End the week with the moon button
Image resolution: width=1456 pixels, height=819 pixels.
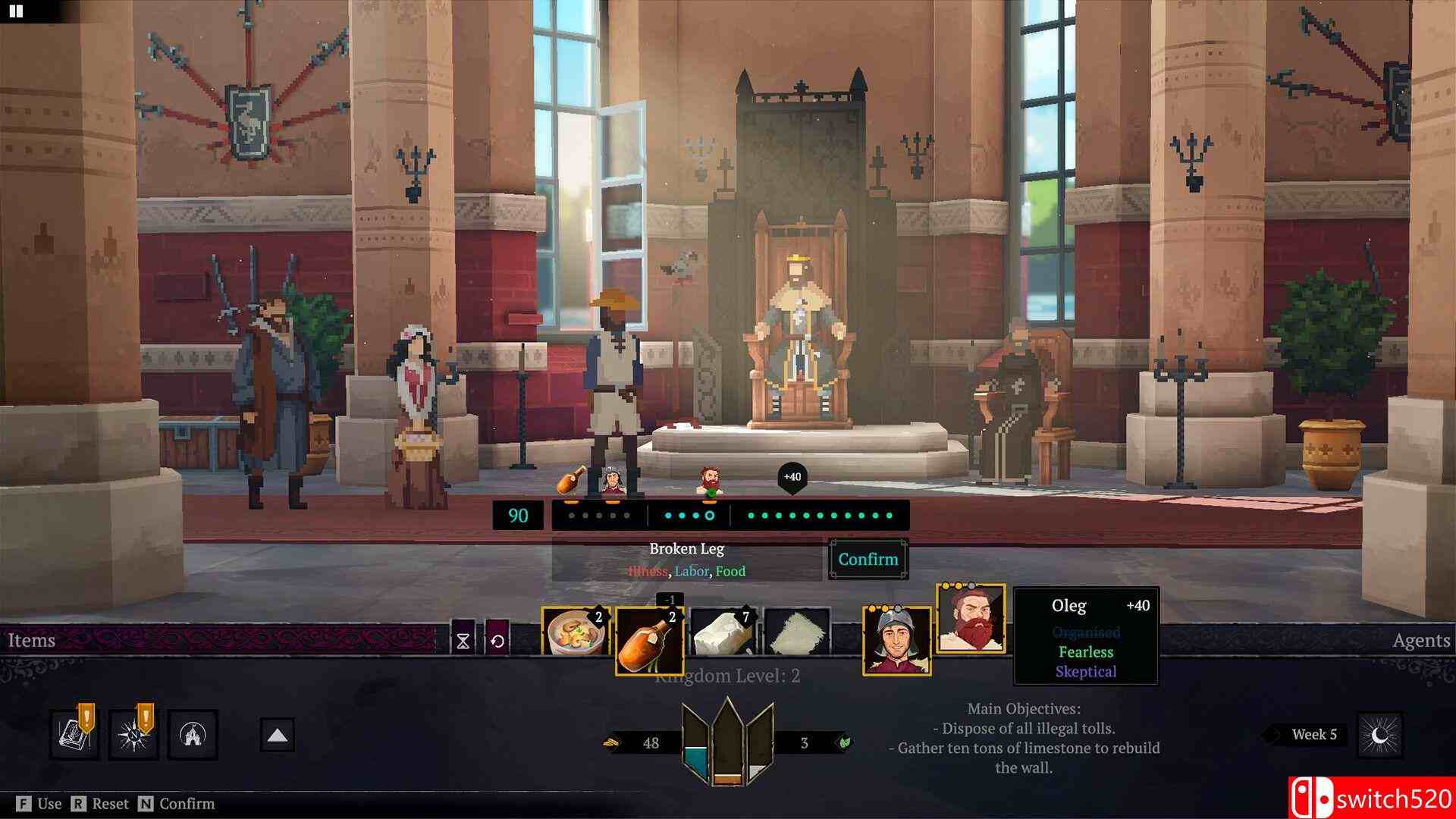pyautogui.click(x=1380, y=735)
